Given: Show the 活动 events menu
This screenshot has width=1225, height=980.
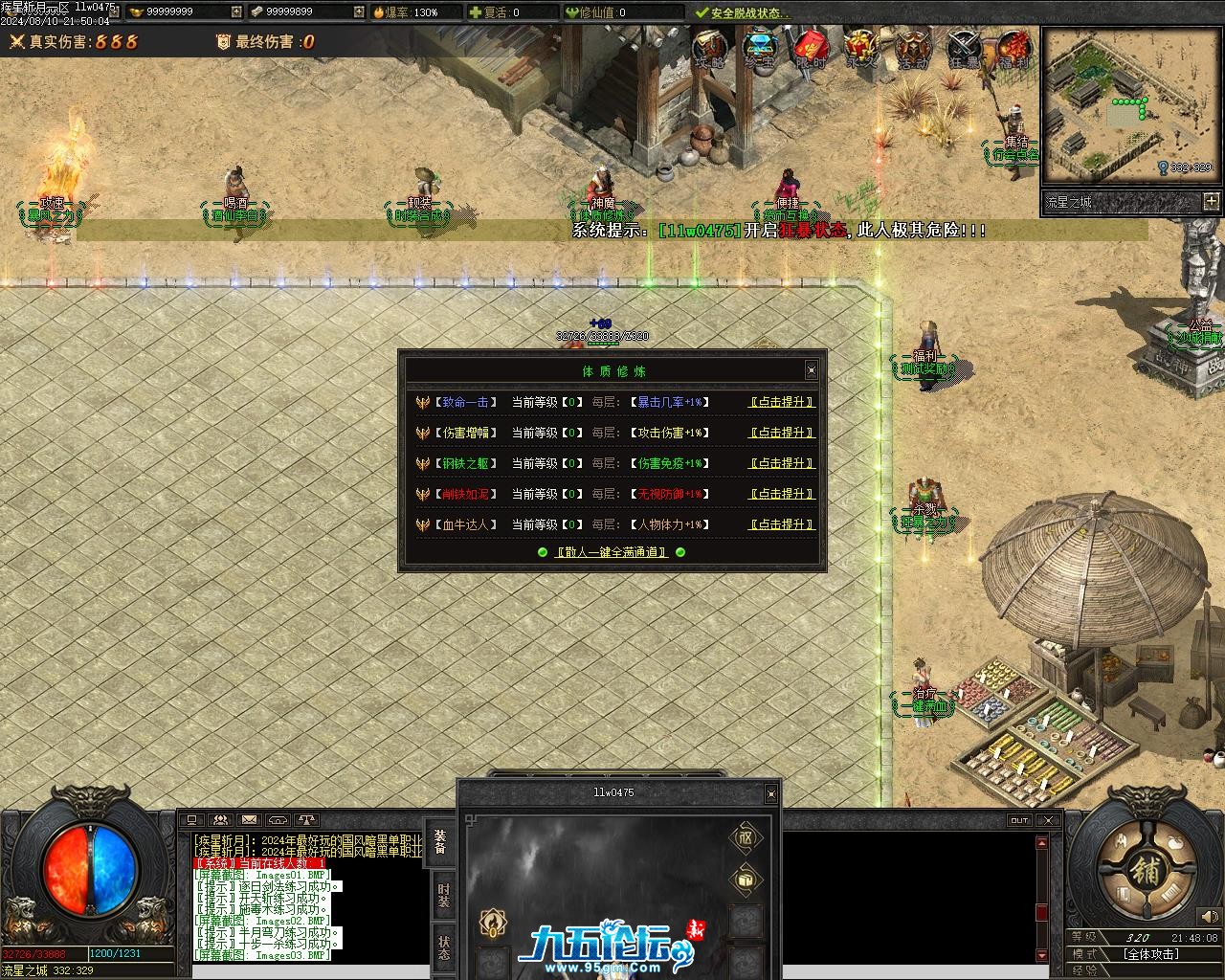Looking at the screenshot, I should tap(912, 48).
